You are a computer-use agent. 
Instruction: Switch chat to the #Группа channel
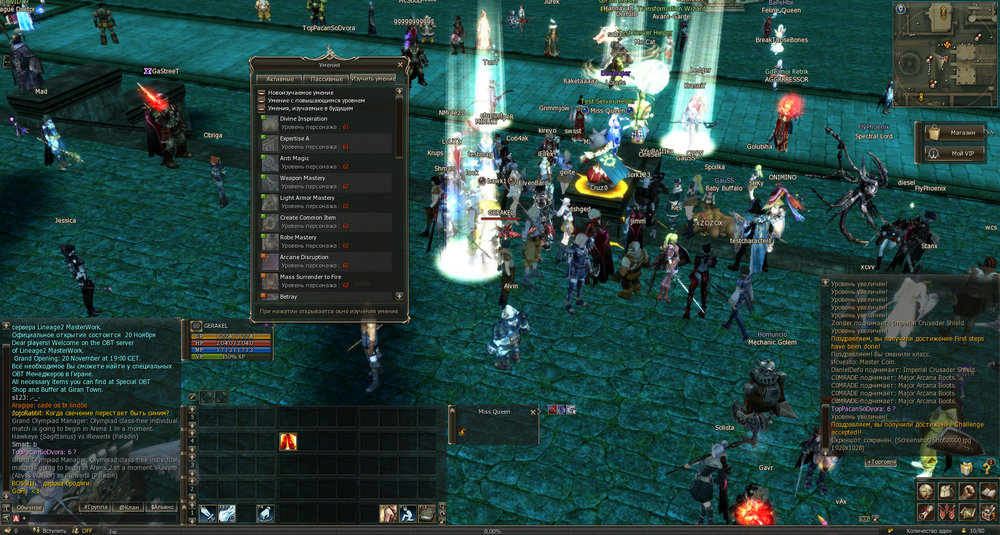(x=96, y=508)
